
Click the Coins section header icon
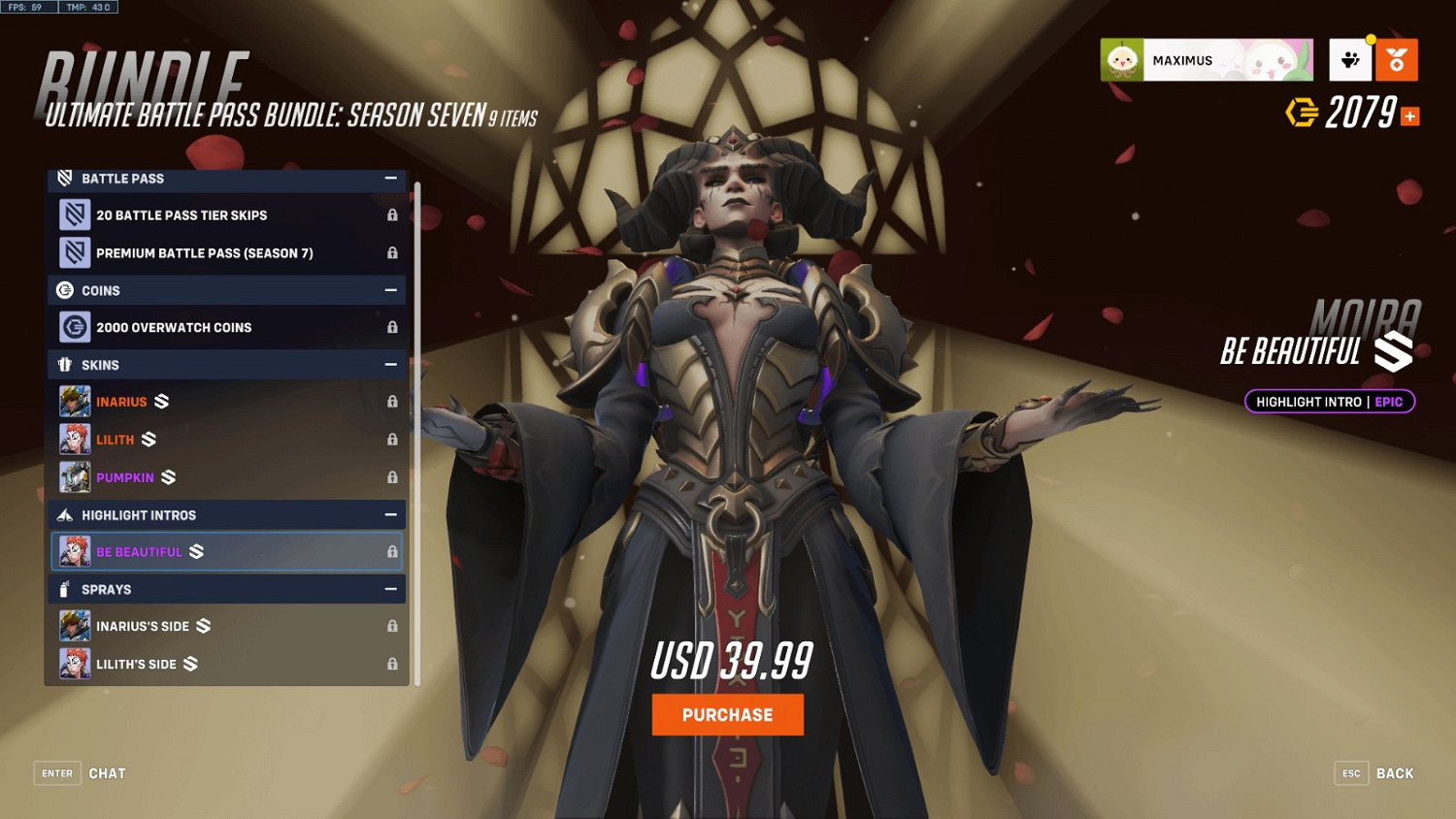tap(66, 290)
